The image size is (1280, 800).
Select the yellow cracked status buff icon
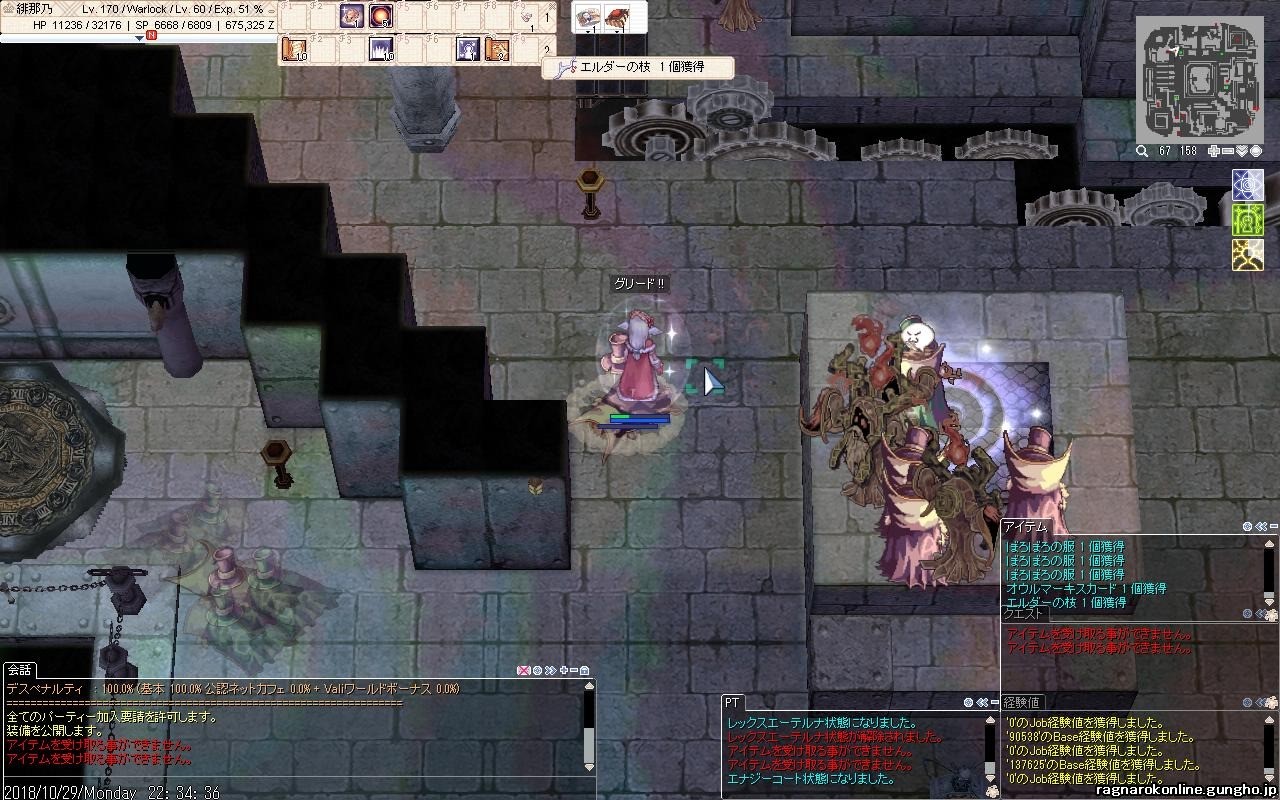coord(1248,254)
